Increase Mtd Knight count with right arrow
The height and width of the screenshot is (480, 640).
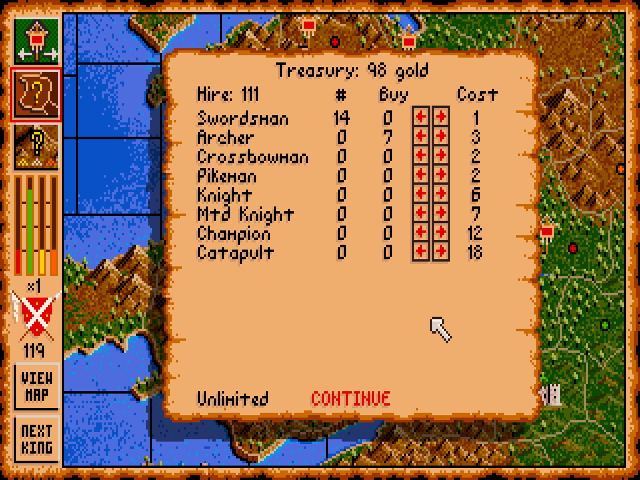440,214
